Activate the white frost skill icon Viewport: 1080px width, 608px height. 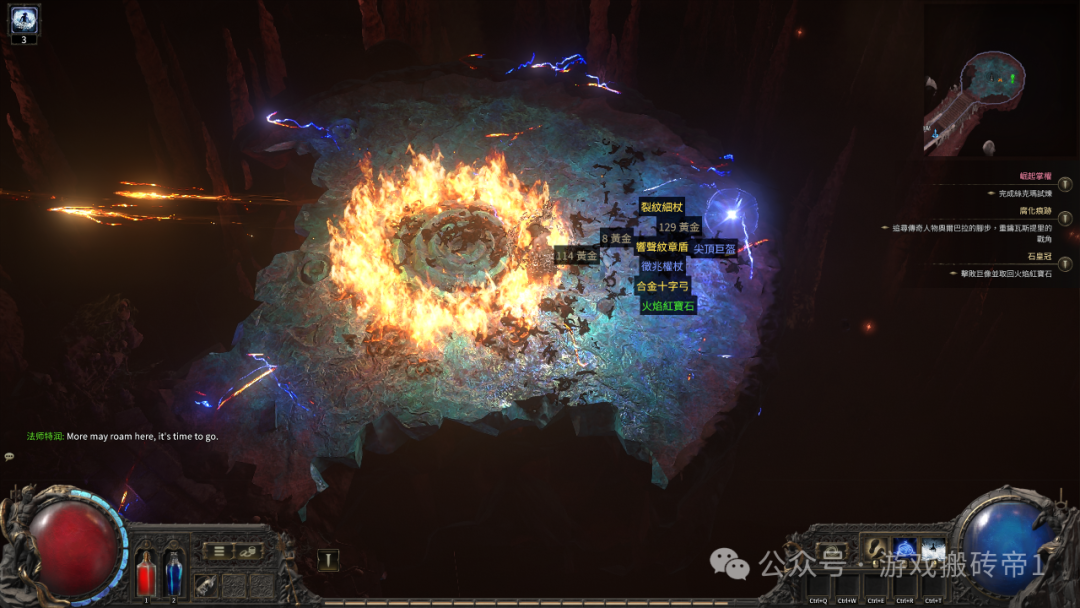click(933, 550)
